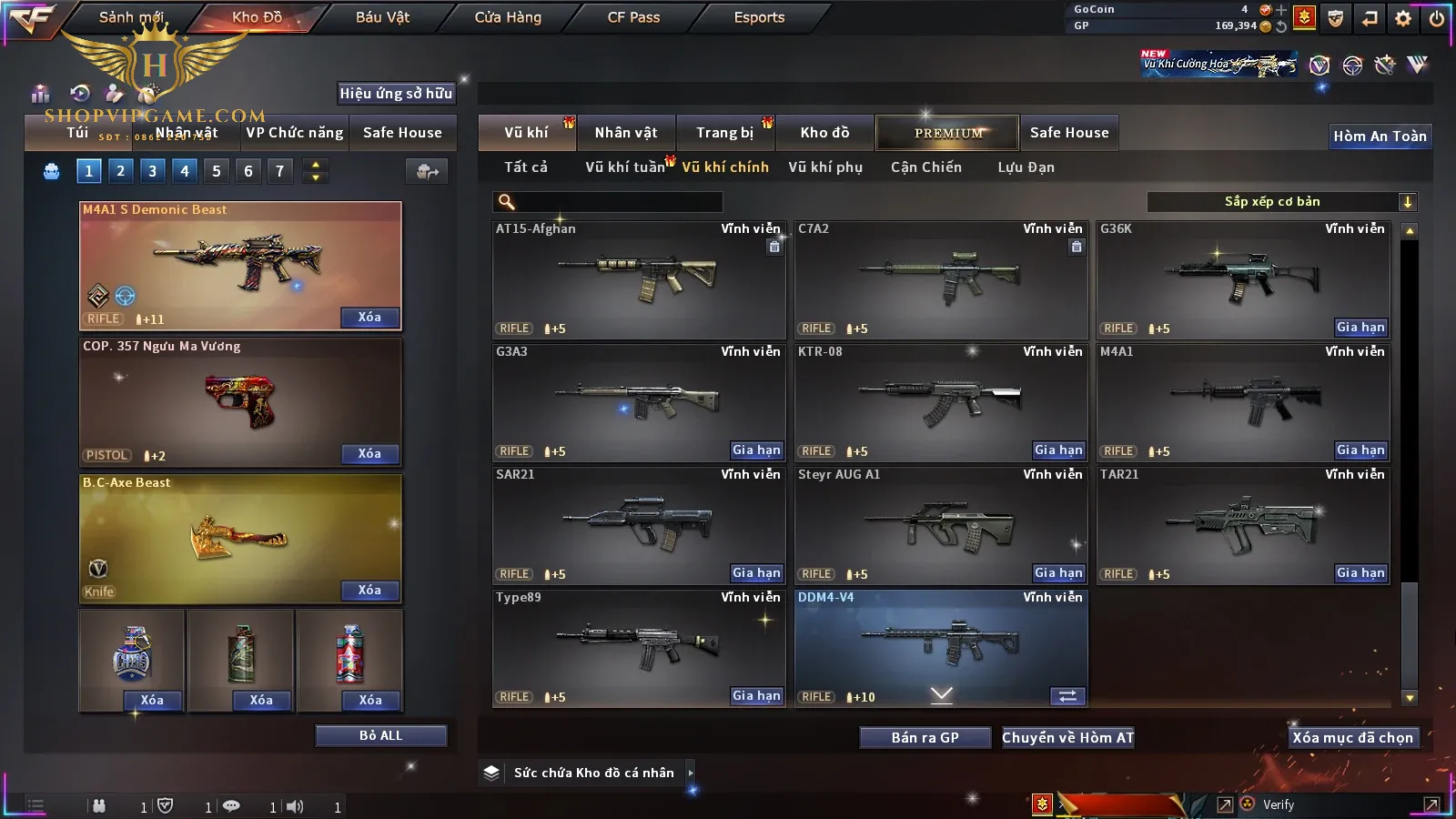
Task: Clear all equipped items with Bỏ ALL
Action: [x=380, y=735]
